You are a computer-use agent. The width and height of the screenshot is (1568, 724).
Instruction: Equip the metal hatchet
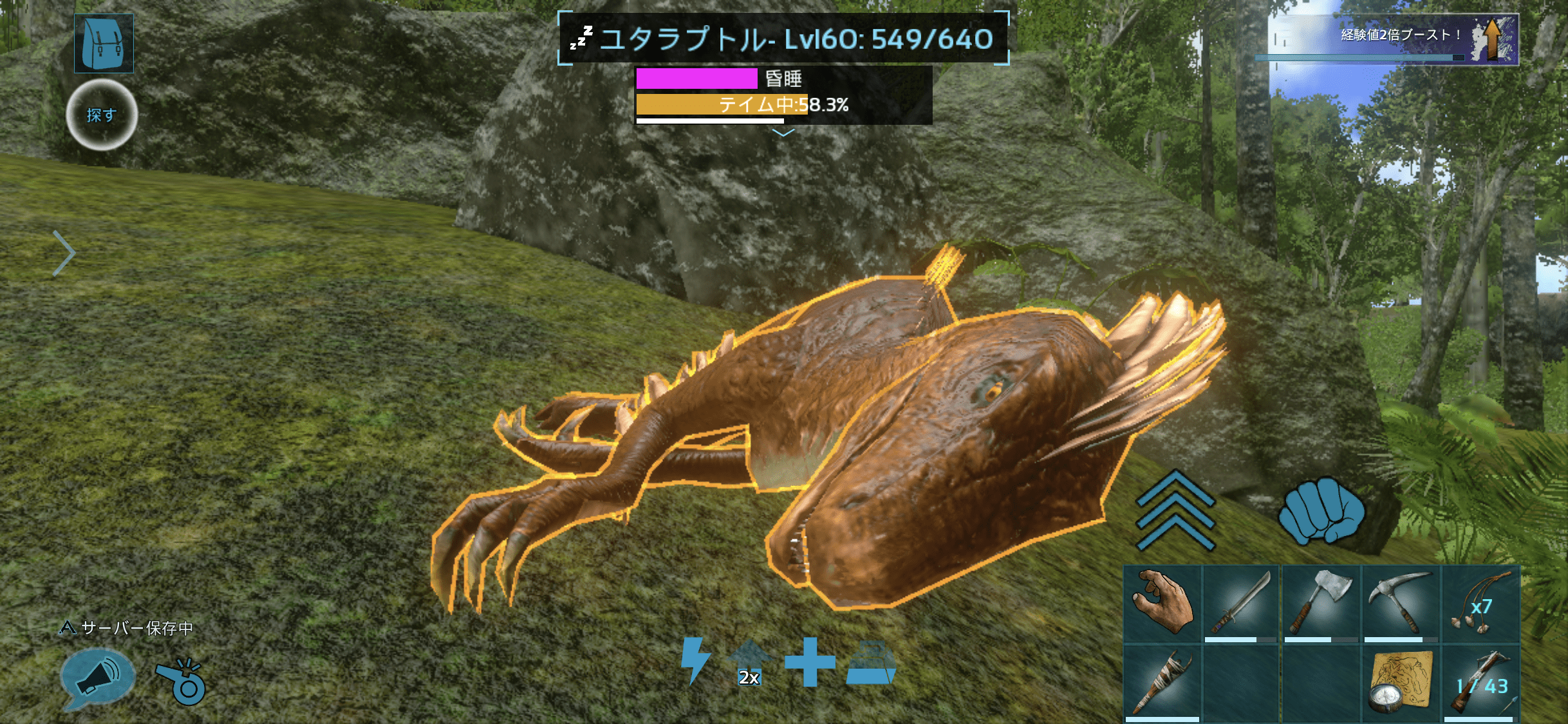pyautogui.click(x=1321, y=604)
